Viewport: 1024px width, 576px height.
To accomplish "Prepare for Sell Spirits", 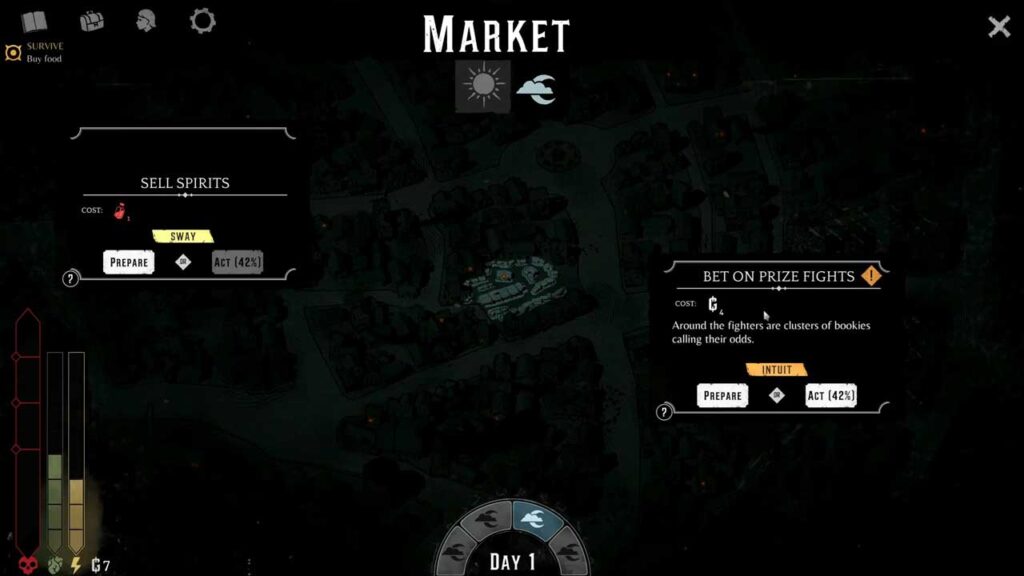I will (129, 262).
